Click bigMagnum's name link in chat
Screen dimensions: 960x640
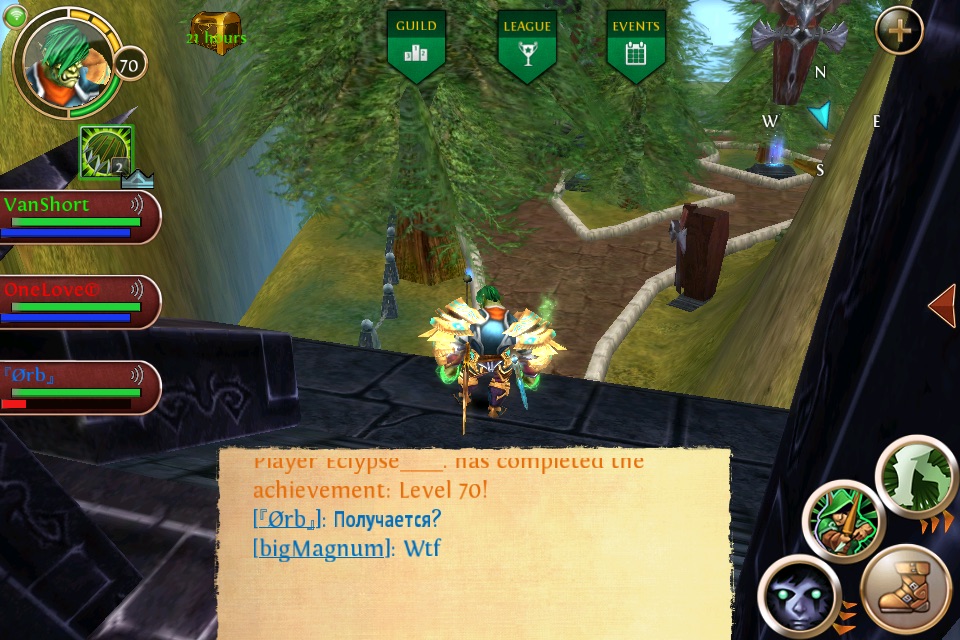point(324,548)
